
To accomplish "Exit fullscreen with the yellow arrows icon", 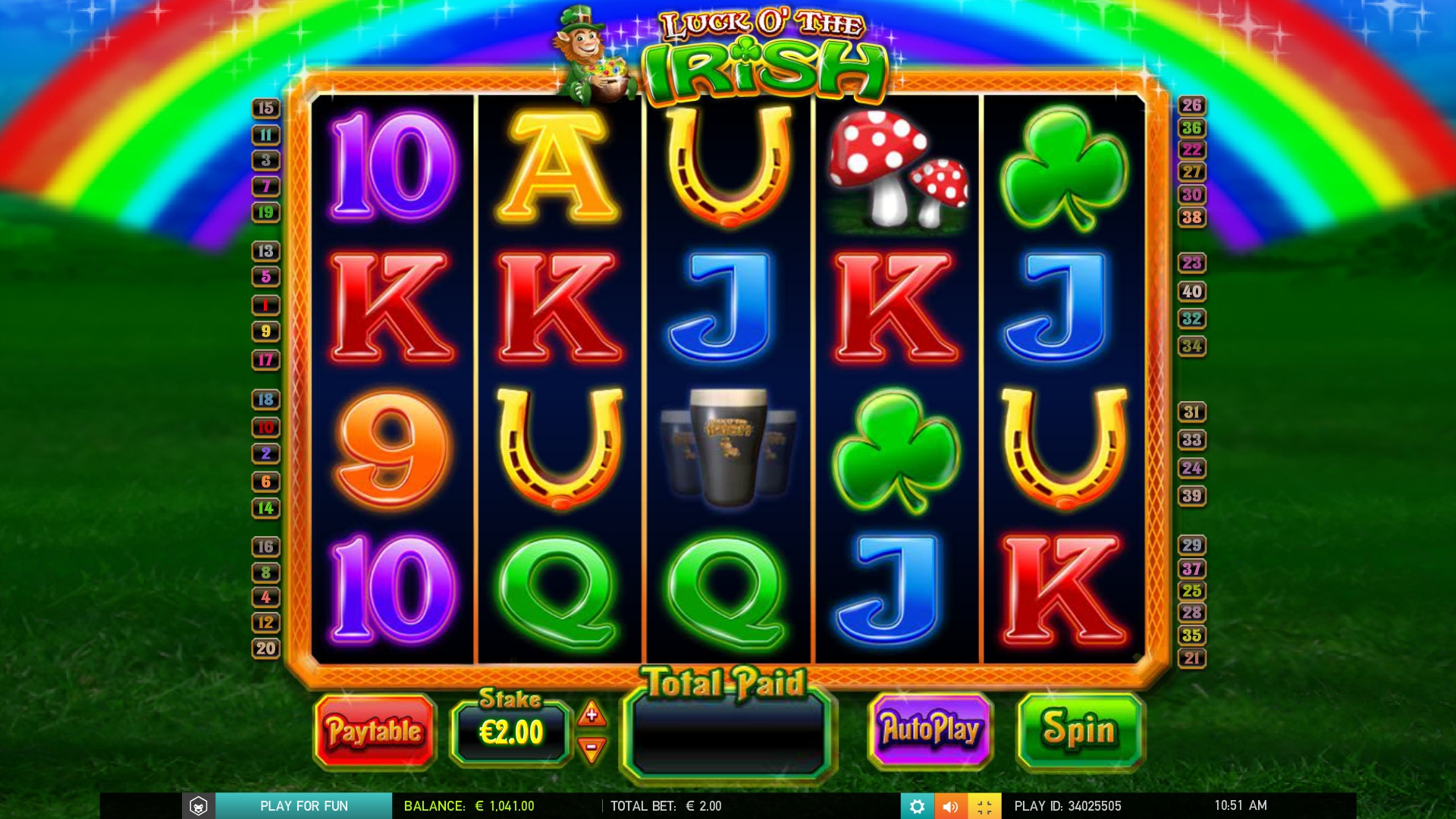I will (x=984, y=806).
